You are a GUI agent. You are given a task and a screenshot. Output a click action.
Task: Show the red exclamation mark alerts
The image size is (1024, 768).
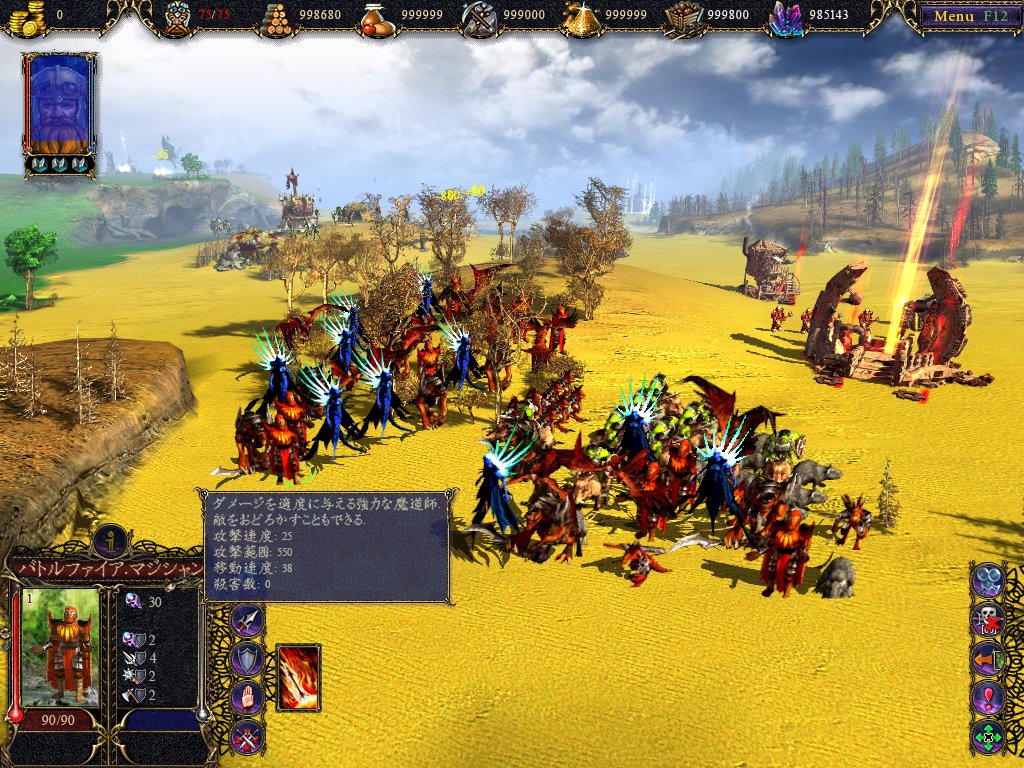click(988, 697)
